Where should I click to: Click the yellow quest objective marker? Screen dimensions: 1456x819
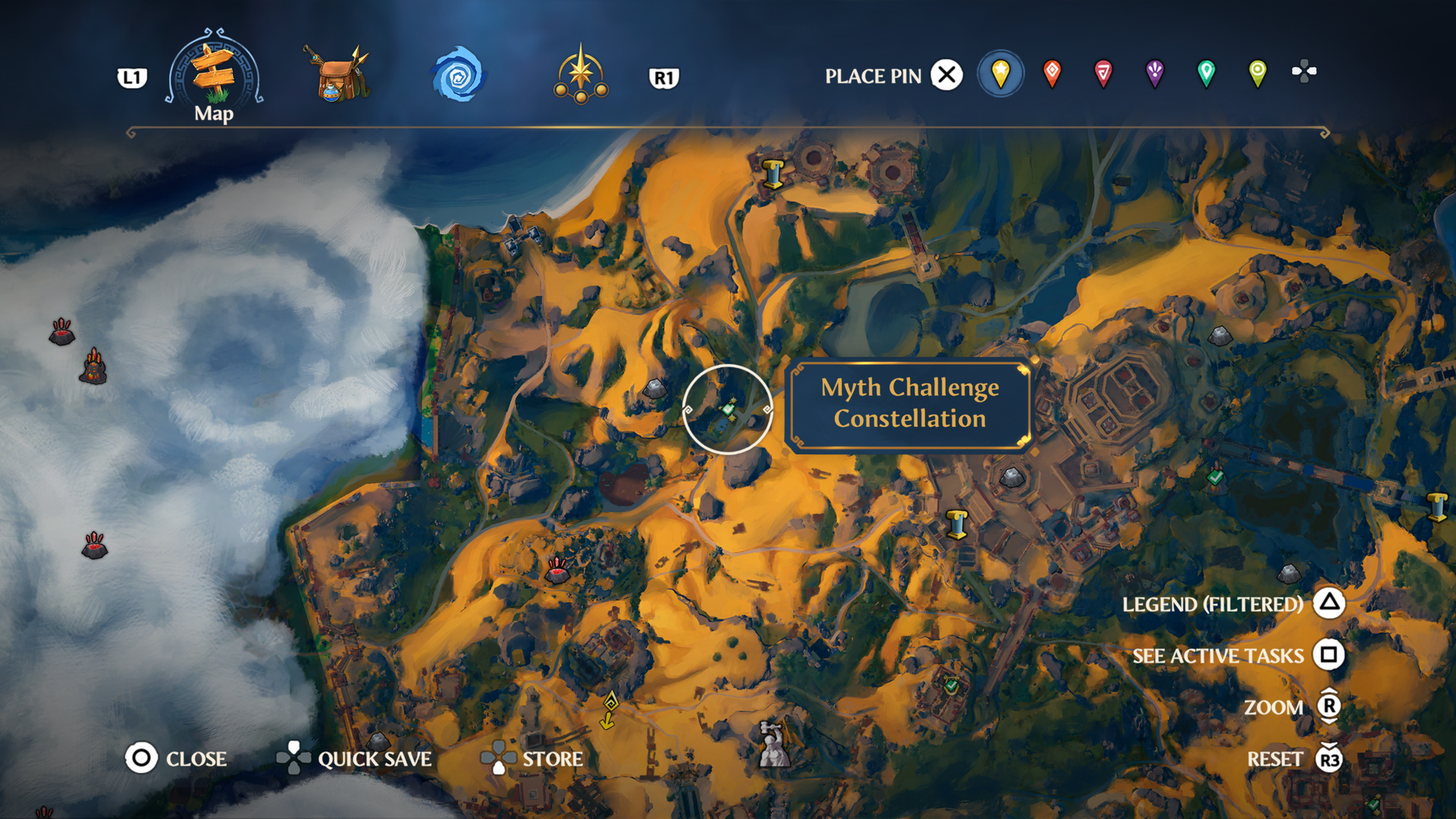tap(609, 710)
